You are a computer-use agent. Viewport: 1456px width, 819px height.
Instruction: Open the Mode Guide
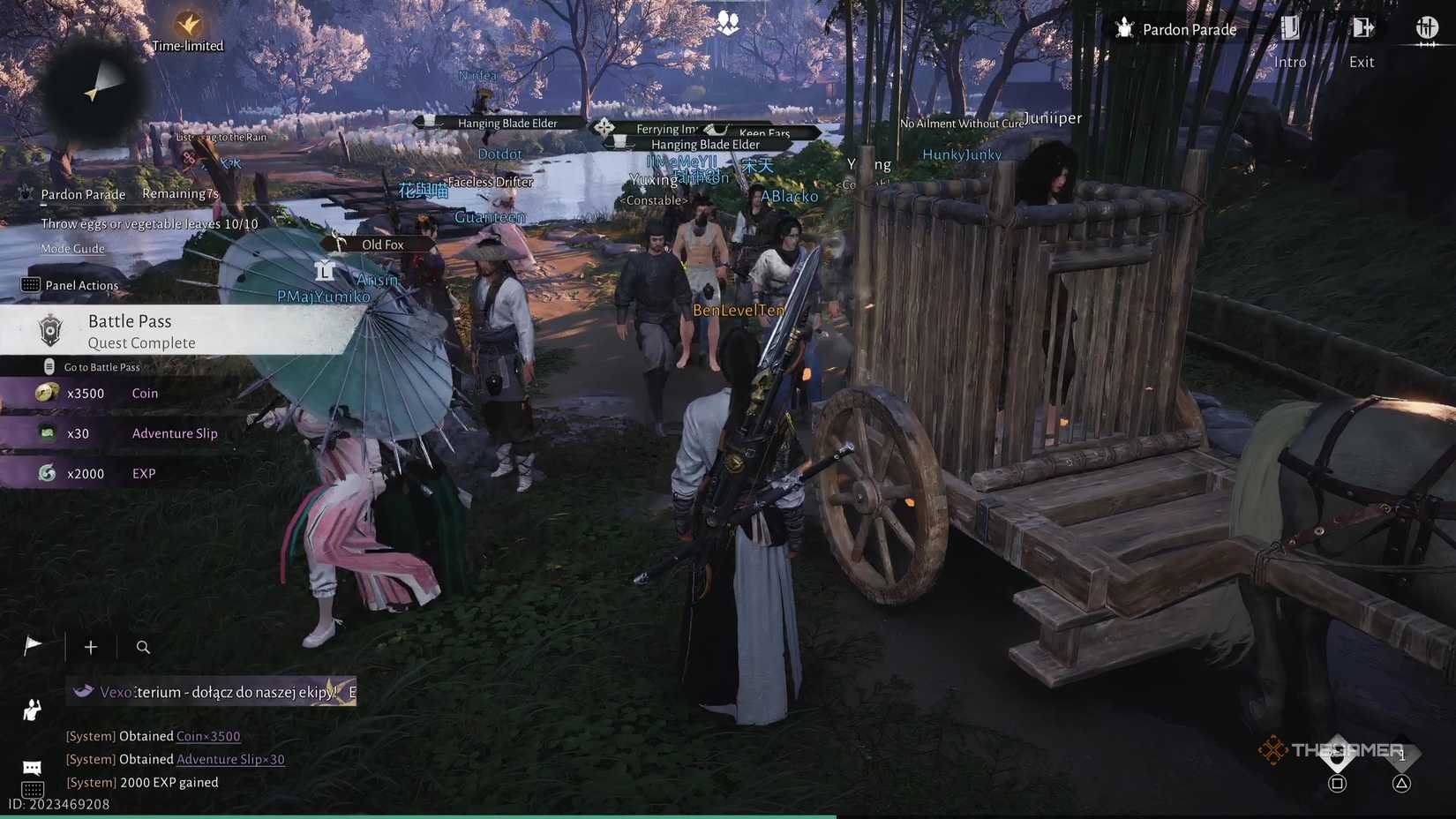pyautogui.click(x=71, y=249)
